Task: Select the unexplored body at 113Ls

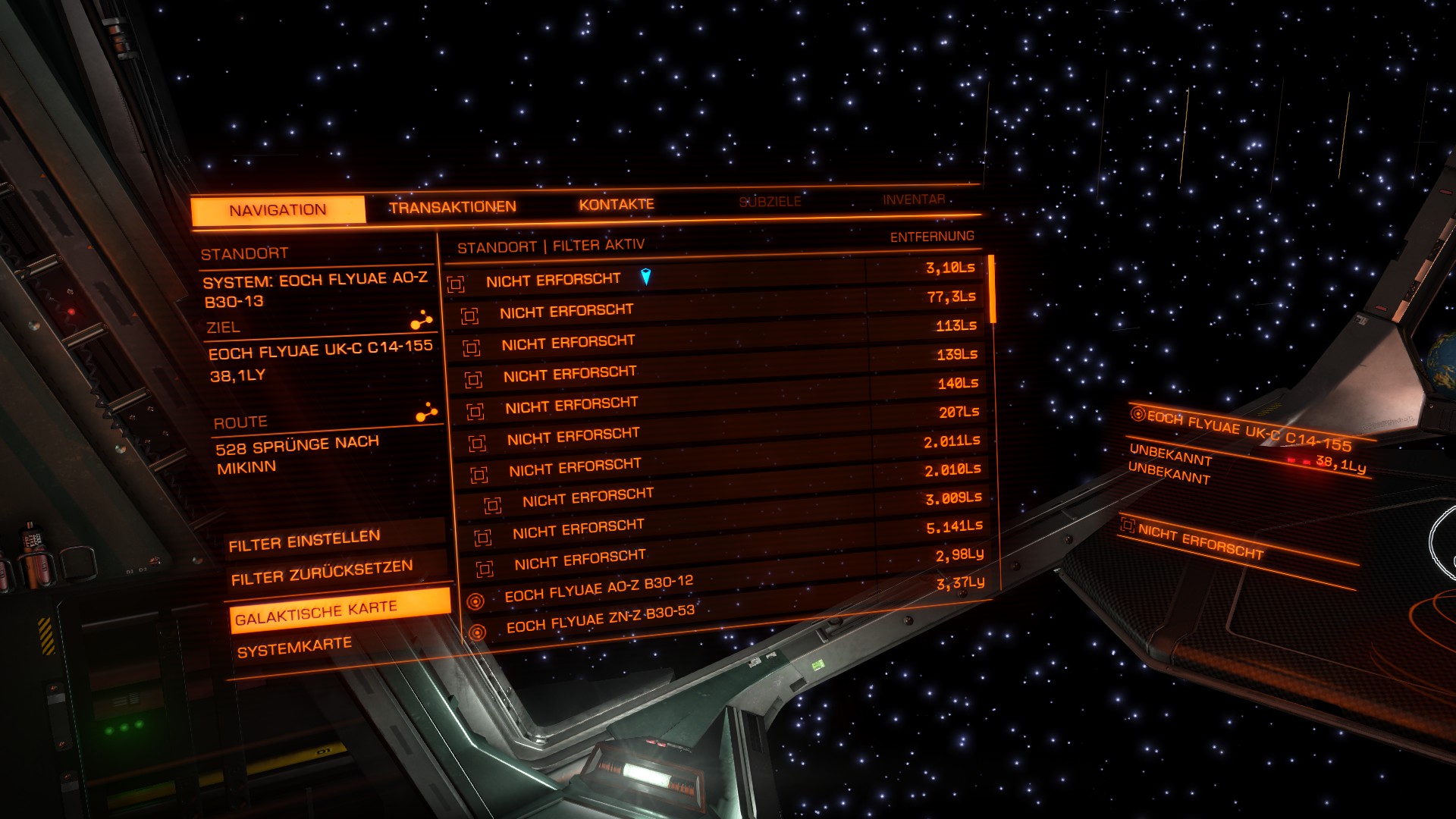Action: pos(569,343)
